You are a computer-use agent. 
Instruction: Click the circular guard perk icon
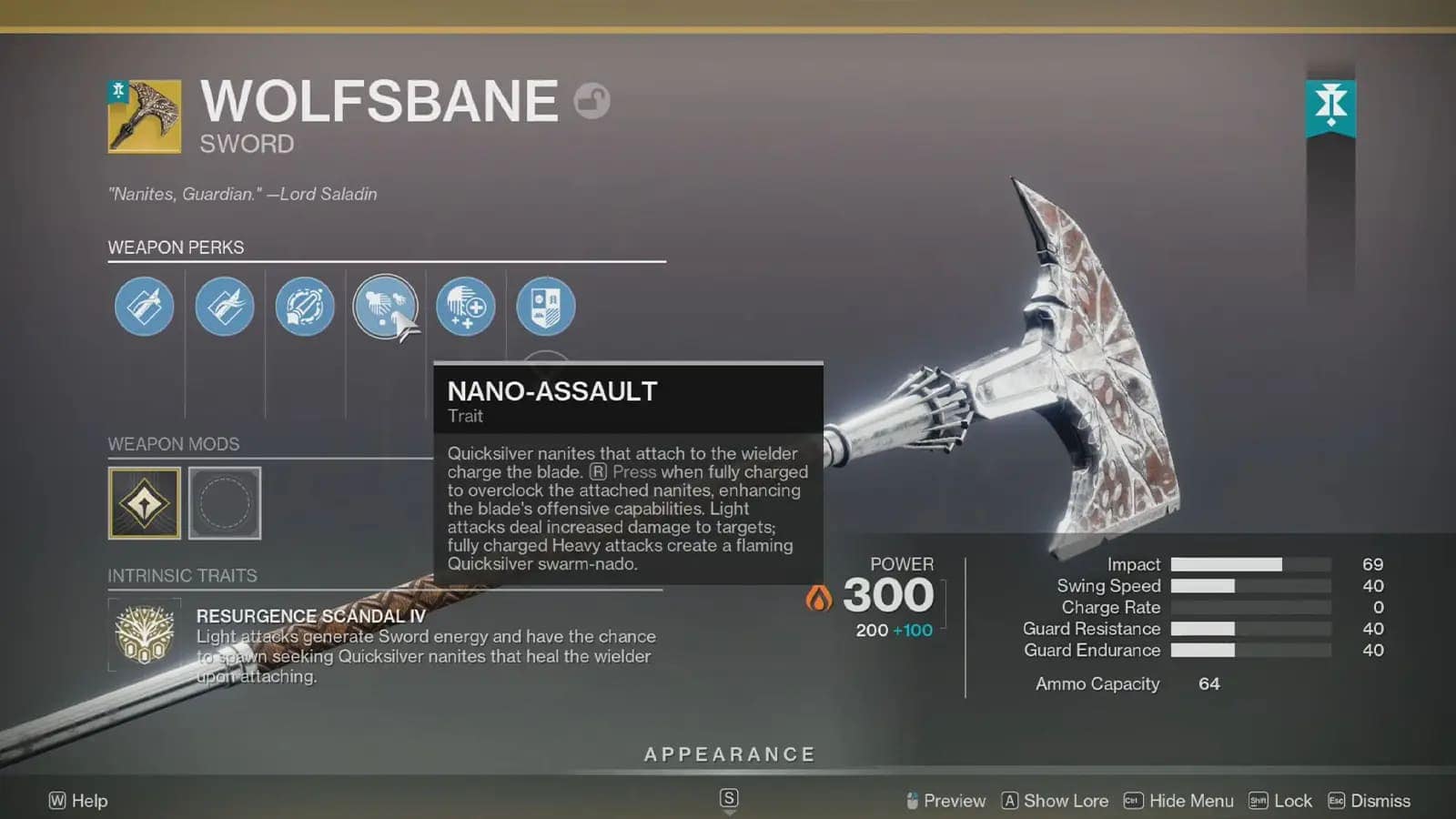pyautogui.click(x=305, y=307)
